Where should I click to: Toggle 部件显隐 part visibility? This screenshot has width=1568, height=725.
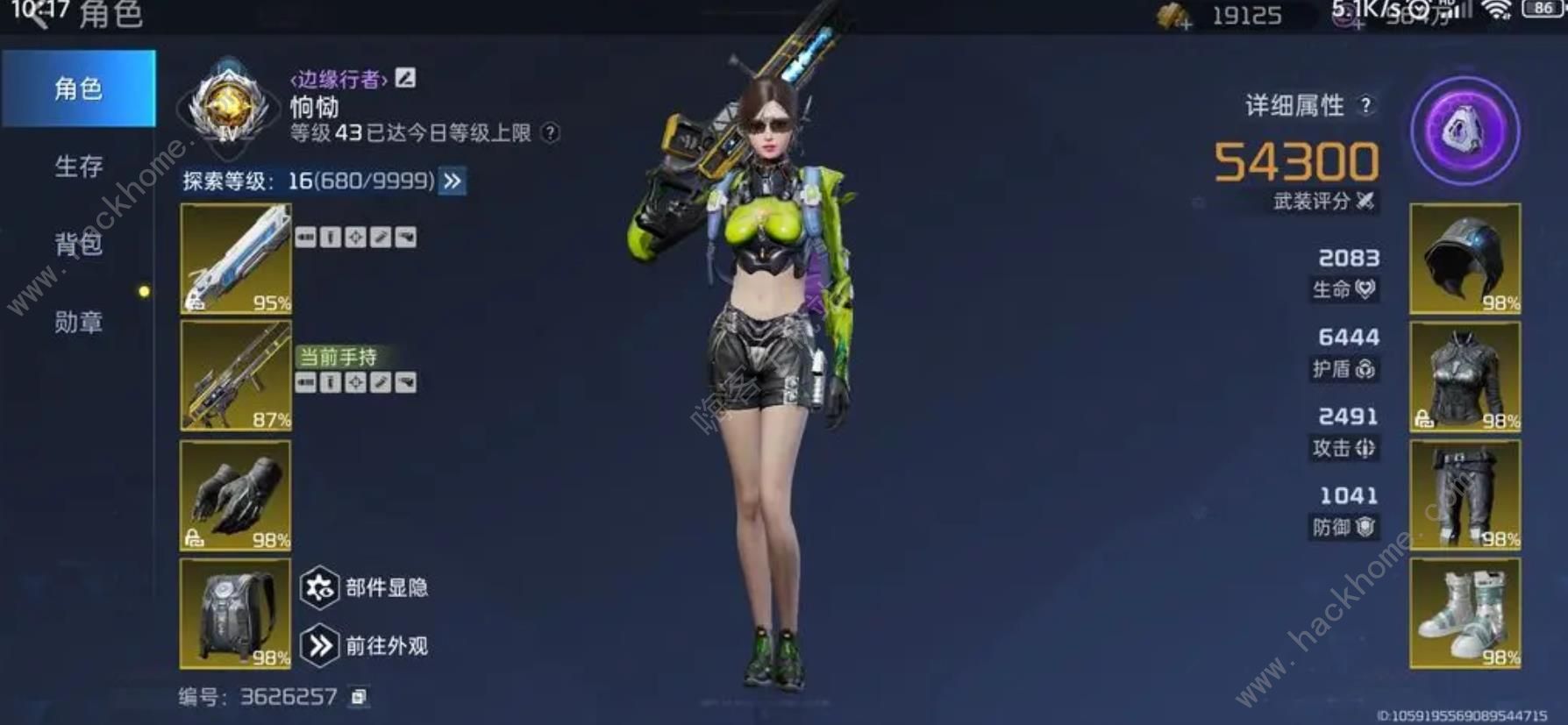coord(319,587)
